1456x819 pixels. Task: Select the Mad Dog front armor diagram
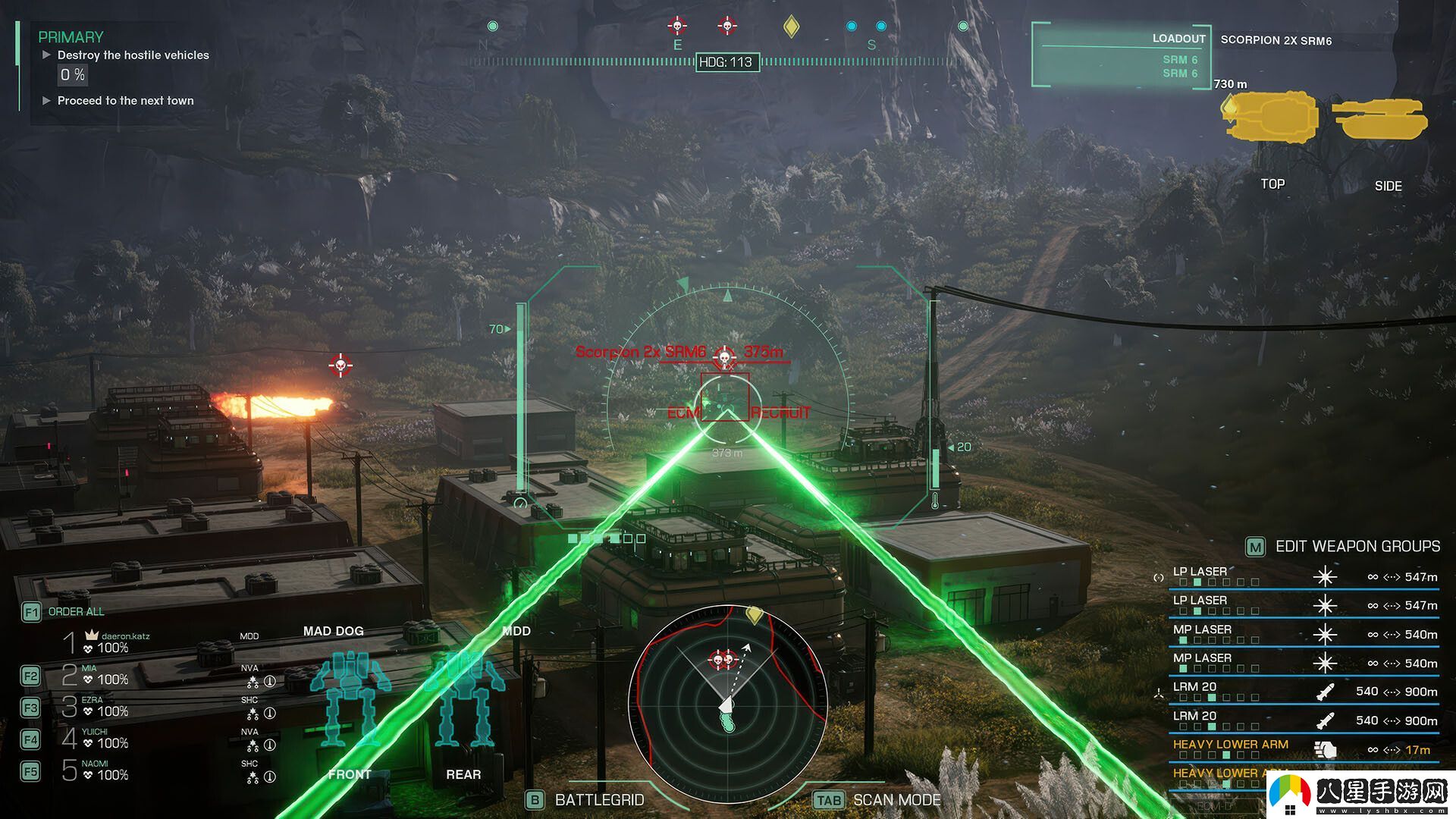pyautogui.click(x=350, y=701)
